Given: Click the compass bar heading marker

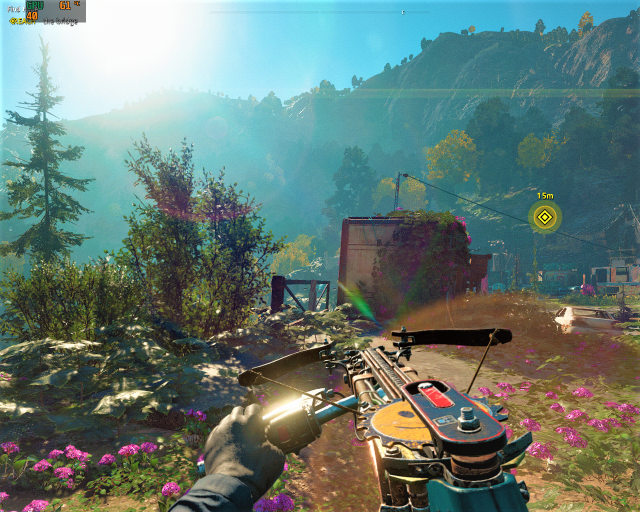Looking at the screenshot, I should point(403,12).
